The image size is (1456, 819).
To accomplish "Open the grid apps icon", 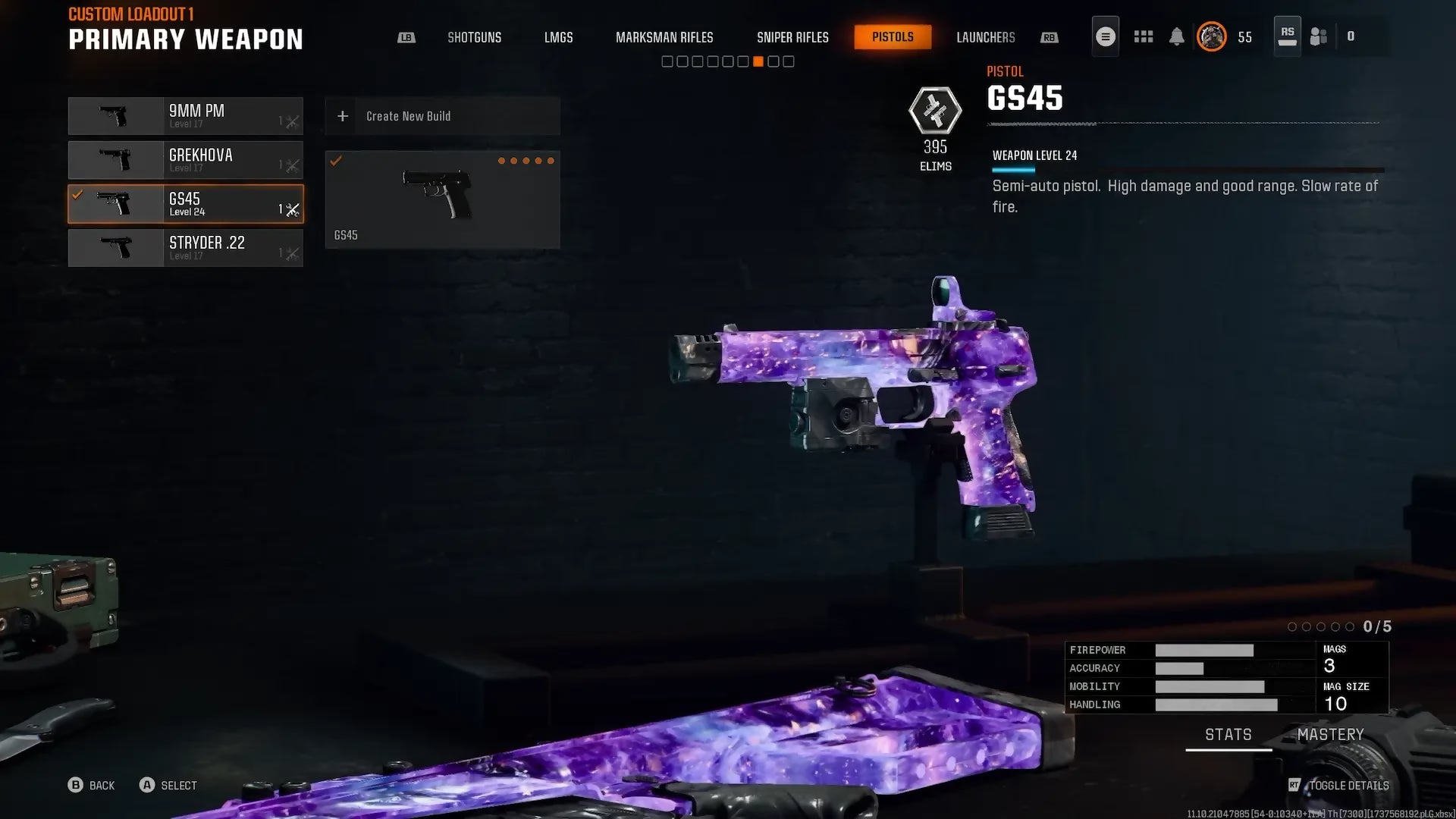I will 1143,36.
